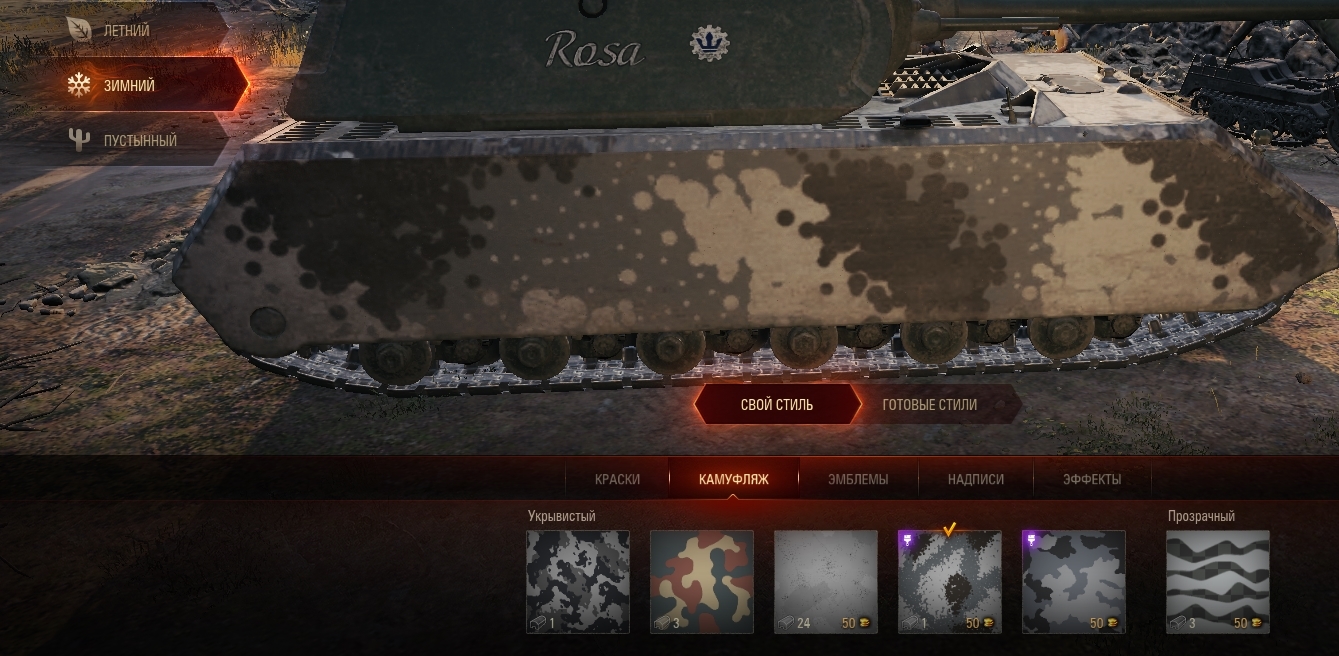Viewport: 1339px width, 656px height.
Task: Choose the red, green and cream camouflage
Action: pos(701,582)
